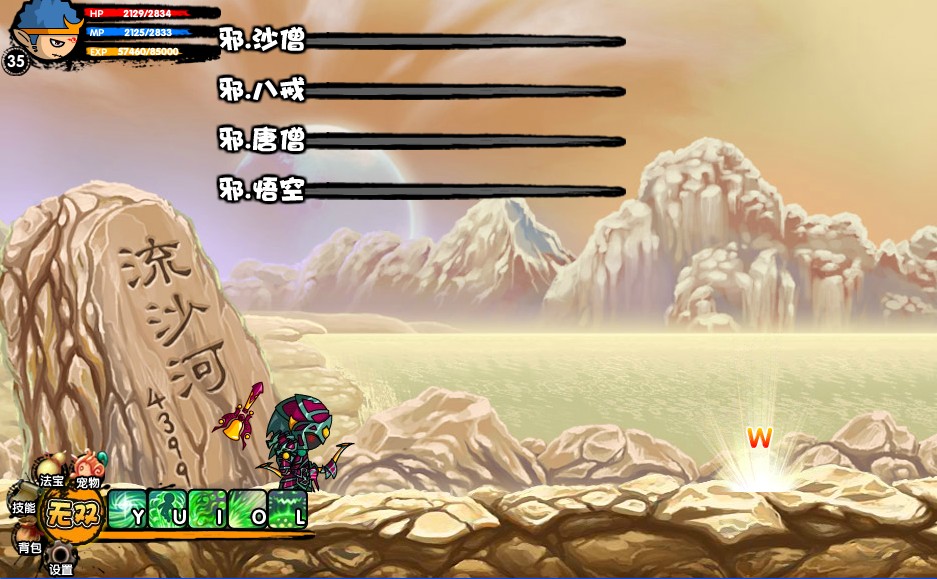Use the green bubbles skill marked I

pos(207,509)
